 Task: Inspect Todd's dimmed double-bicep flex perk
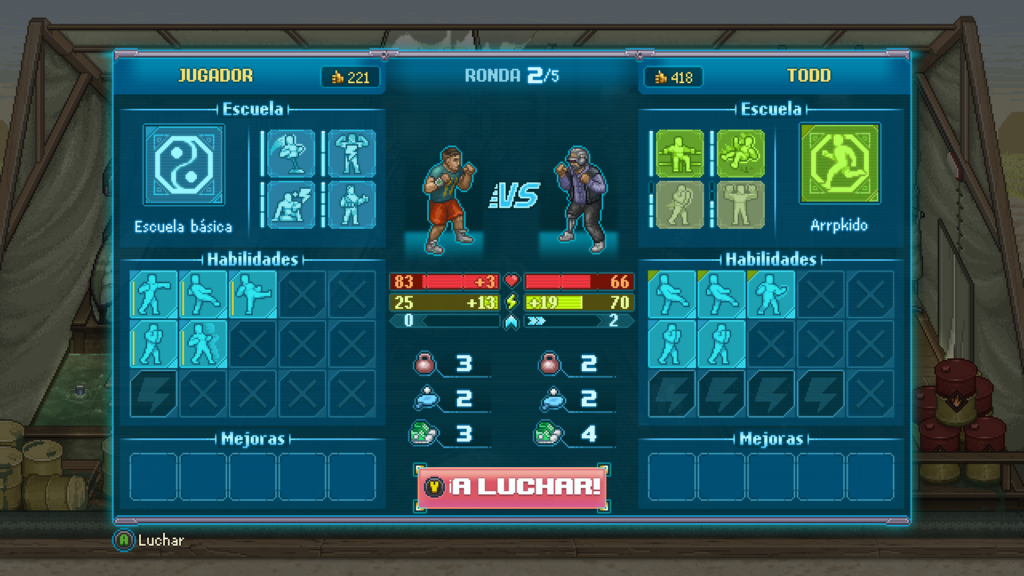tap(740, 204)
